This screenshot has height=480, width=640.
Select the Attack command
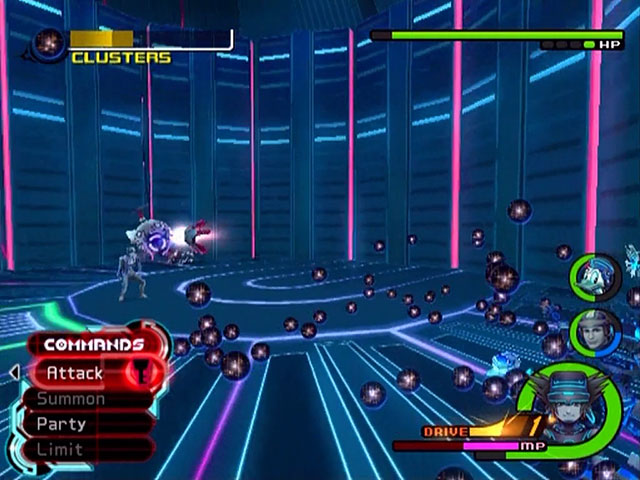(76, 373)
